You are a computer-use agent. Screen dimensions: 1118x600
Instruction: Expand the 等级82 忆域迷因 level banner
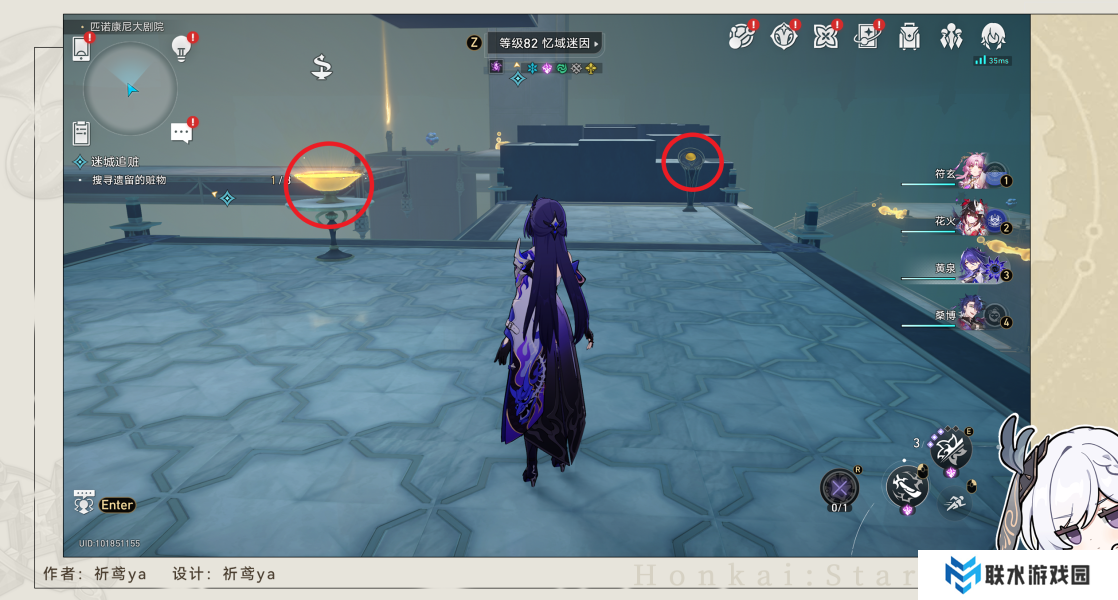coord(545,43)
